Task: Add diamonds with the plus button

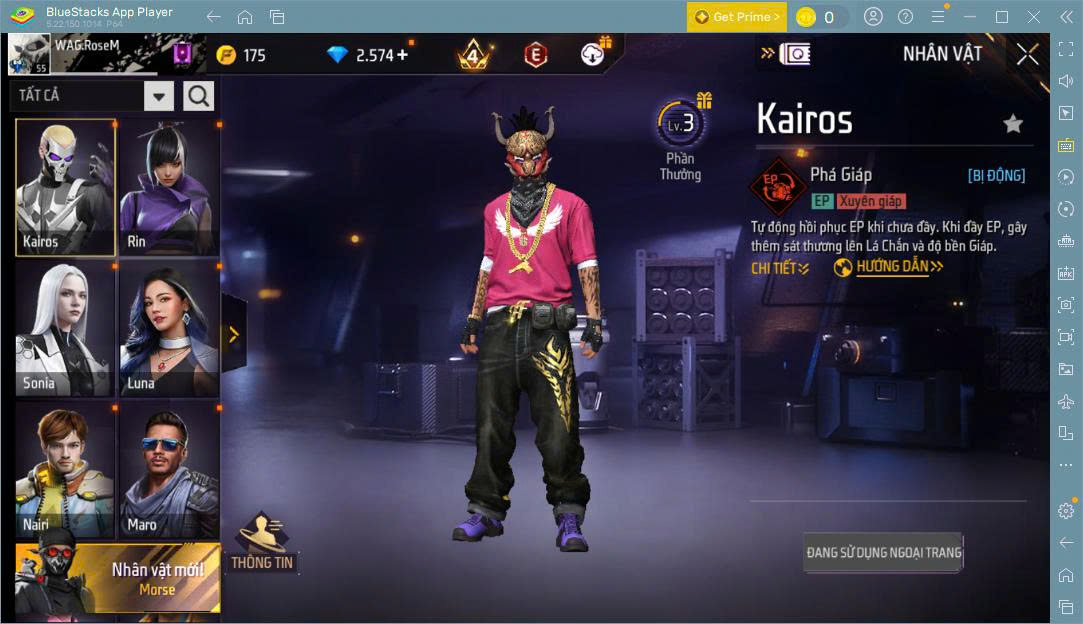Action: [x=402, y=54]
